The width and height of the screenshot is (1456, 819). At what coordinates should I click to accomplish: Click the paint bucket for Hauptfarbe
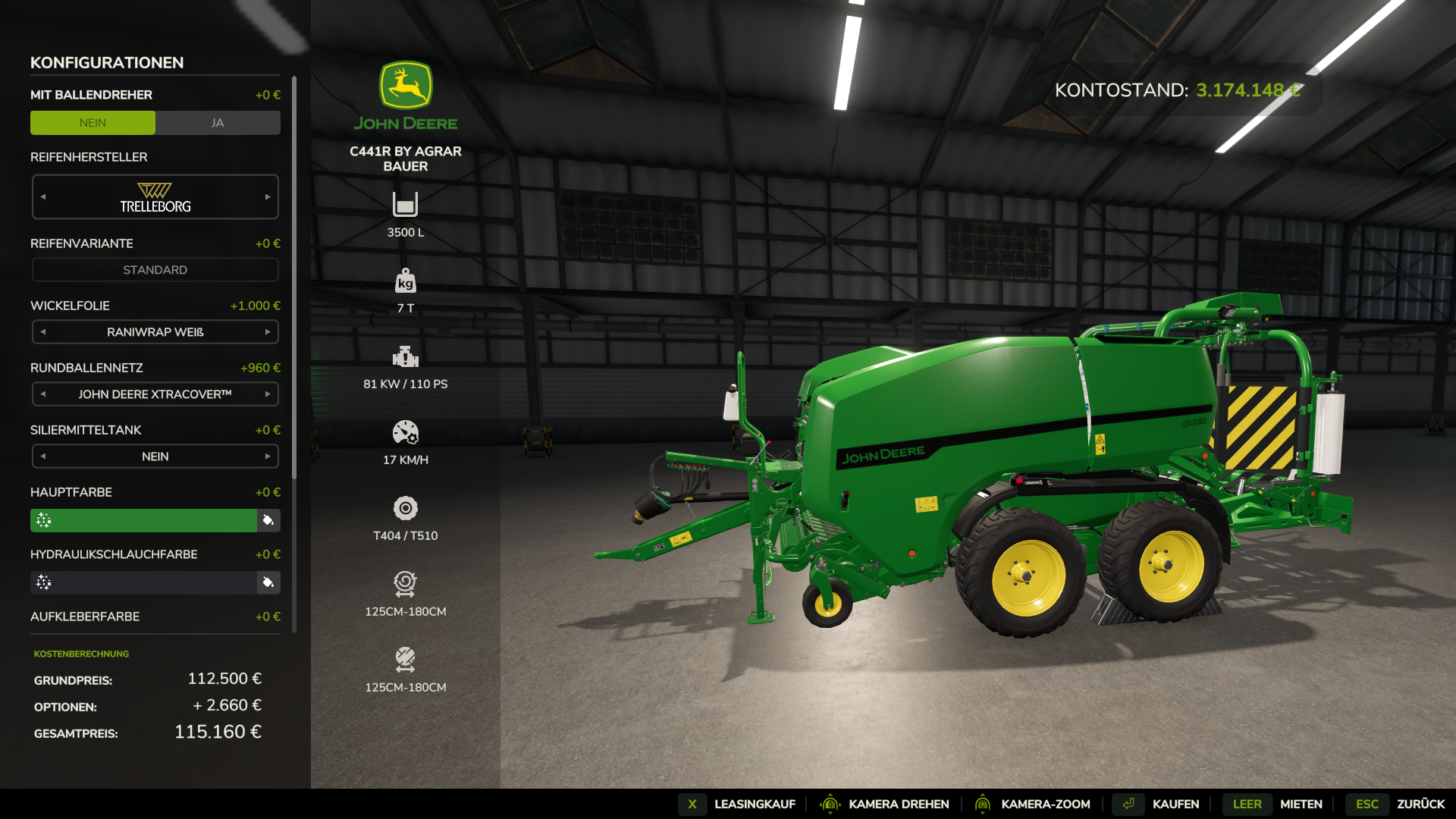(x=268, y=520)
